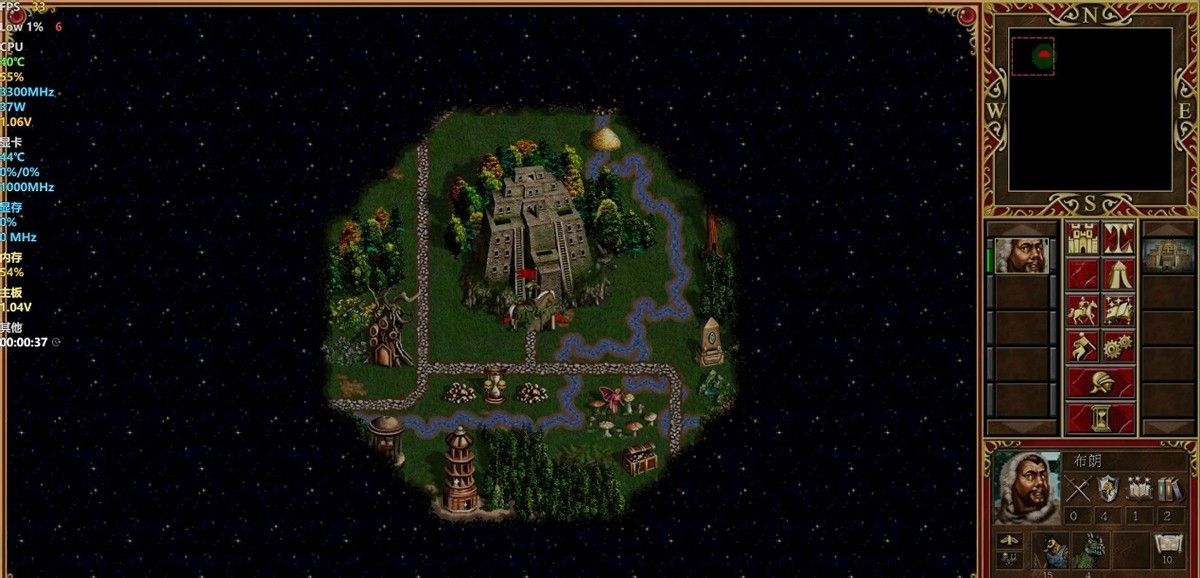Image resolution: width=1200 pixels, height=578 pixels.
Task: Open system options gears button
Action: (1118, 345)
